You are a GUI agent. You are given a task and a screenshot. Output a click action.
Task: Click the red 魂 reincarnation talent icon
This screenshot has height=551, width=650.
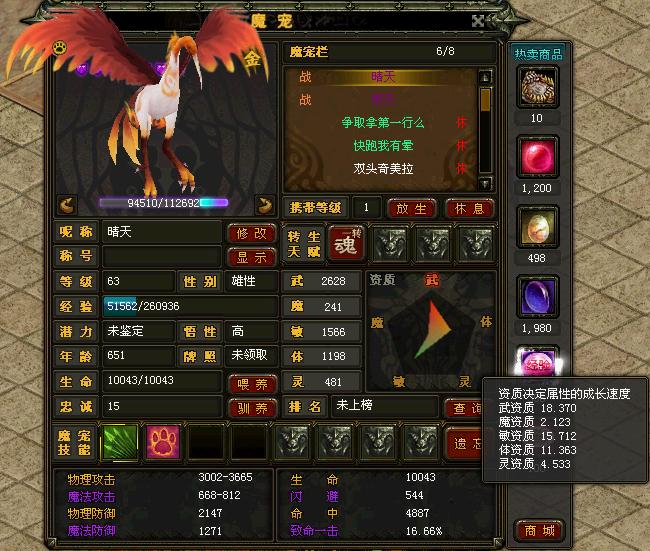[x=345, y=244]
